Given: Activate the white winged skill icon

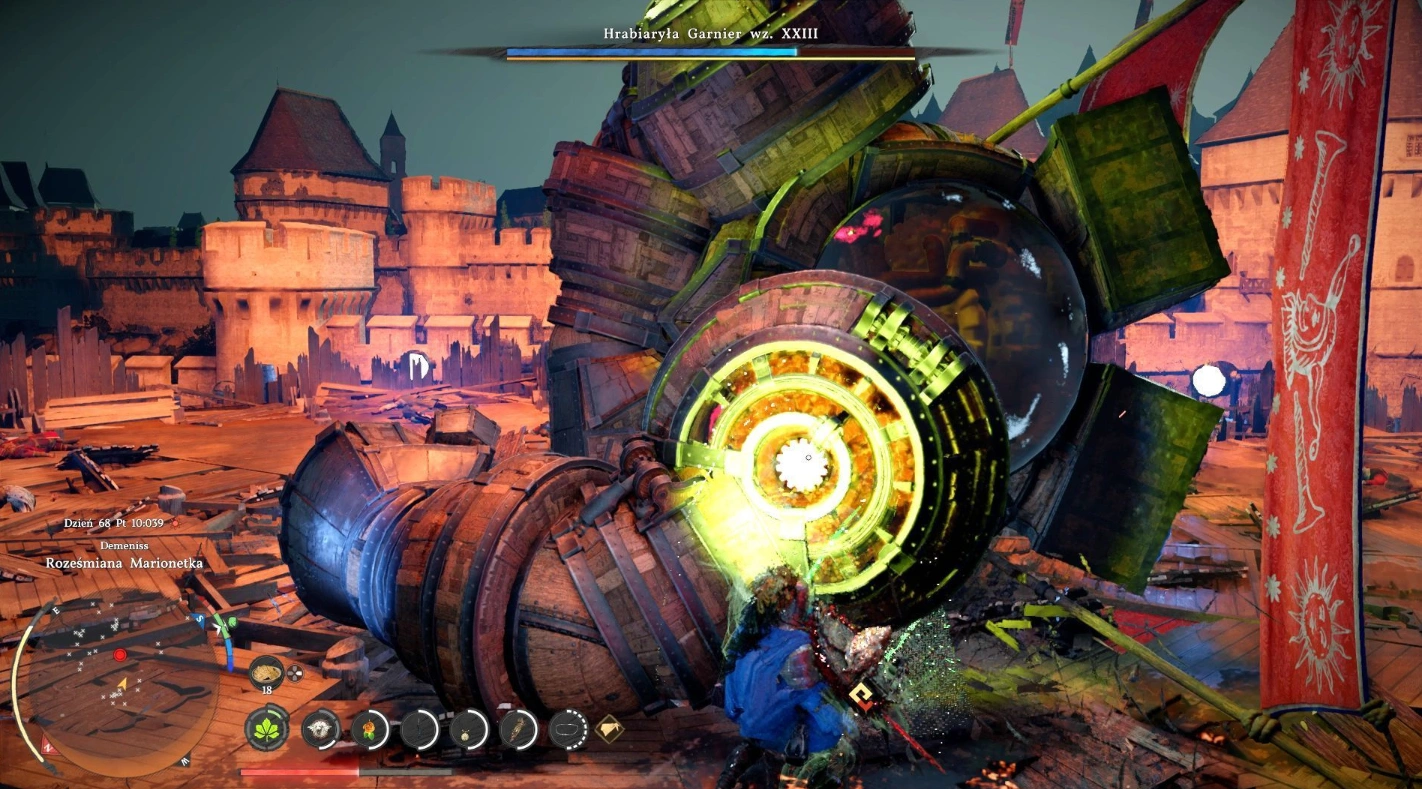Looking at the screenshot, I should (x=321, y=729).
